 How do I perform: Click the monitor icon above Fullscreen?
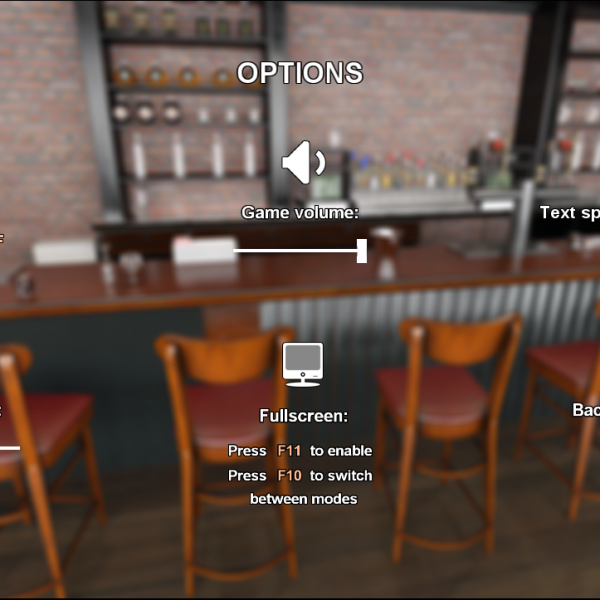pyautogui.click(x=302, y=364)
